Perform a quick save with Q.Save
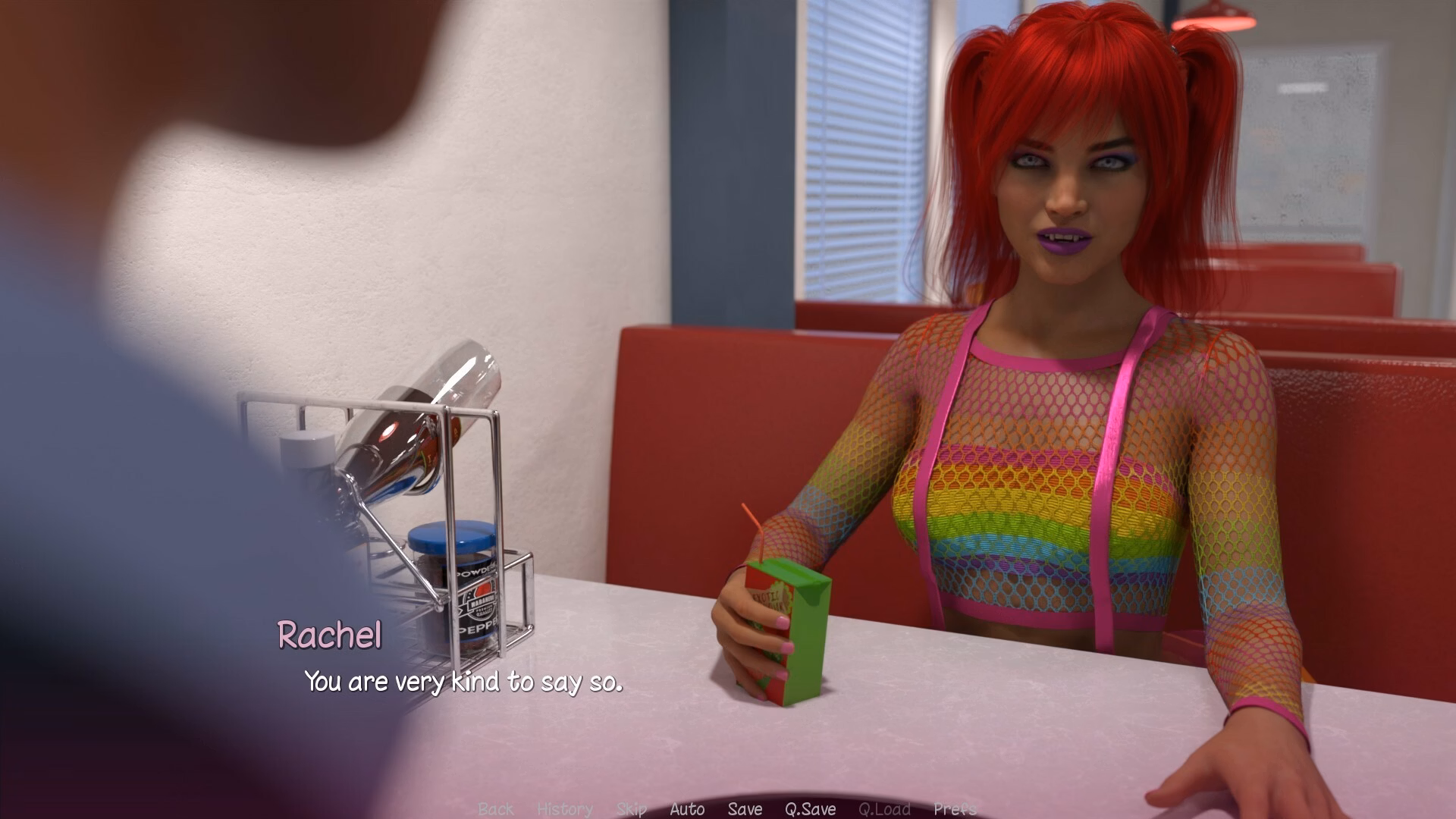This screenshot has width=1456, height=819. click(x=811, y=809)
